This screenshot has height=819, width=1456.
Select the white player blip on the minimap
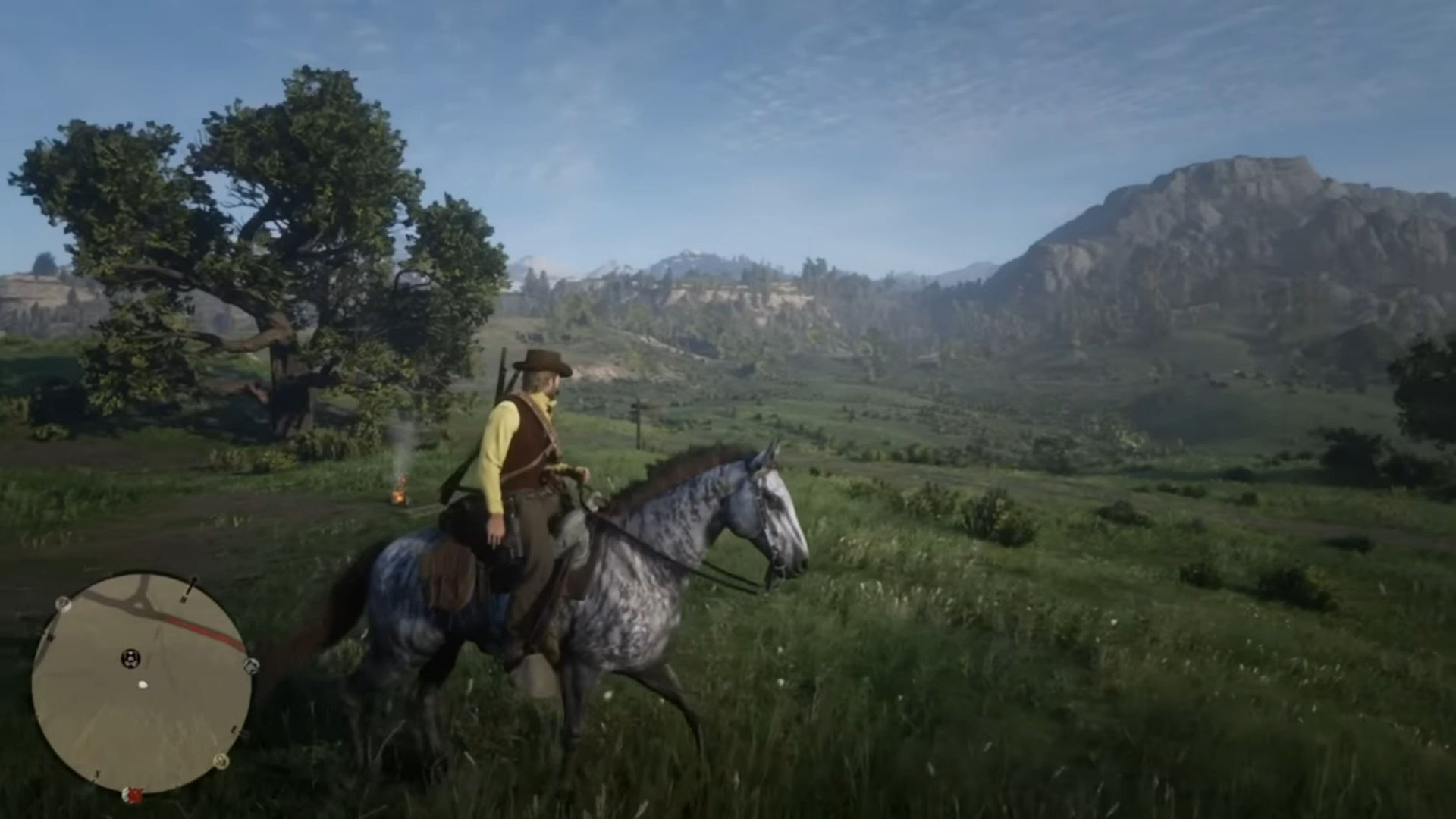click(142, 684)
